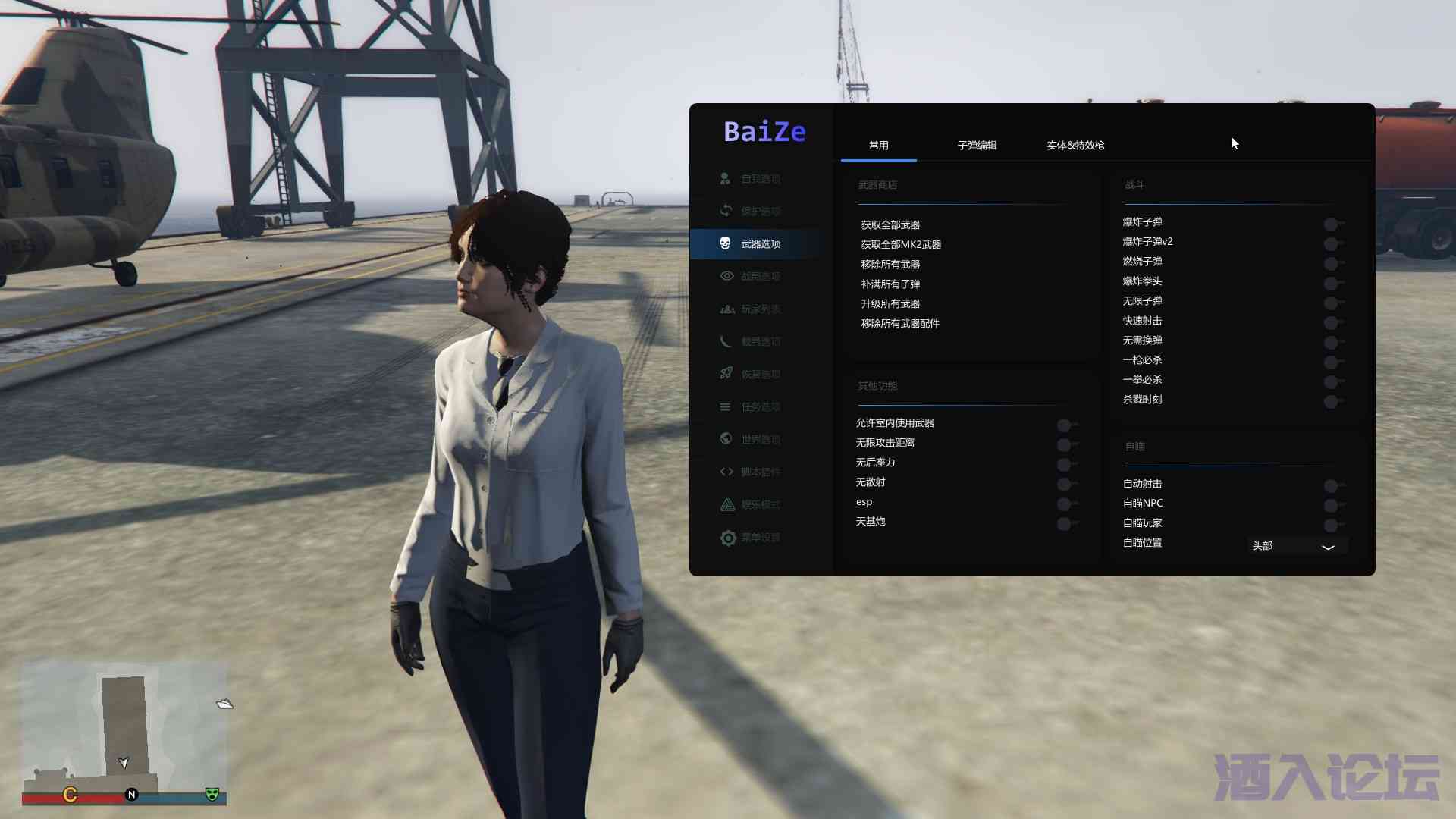
Task: Open the 实体&特效枪 tab
Action: pyautogui.click(x=1075, y=145)
